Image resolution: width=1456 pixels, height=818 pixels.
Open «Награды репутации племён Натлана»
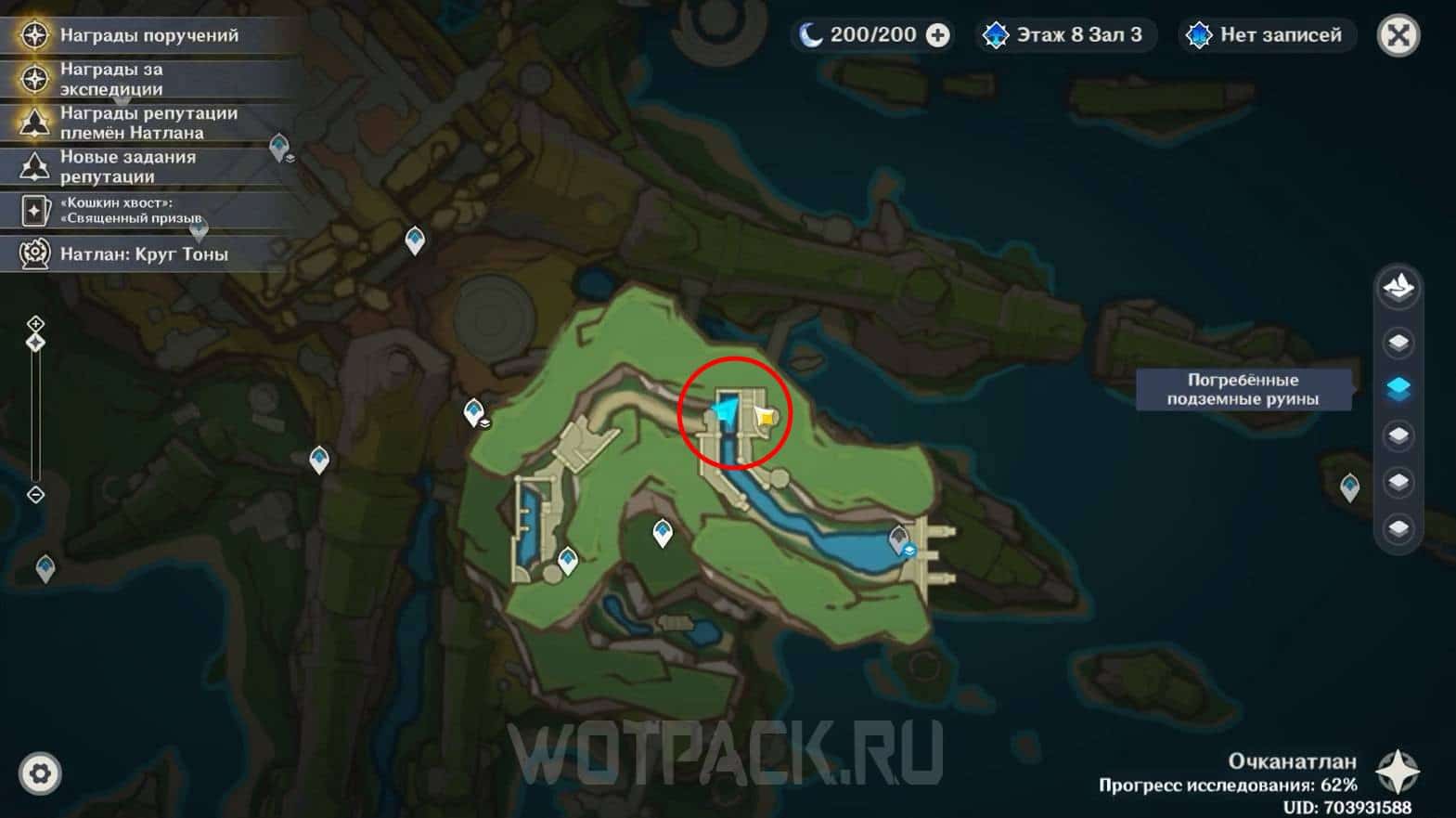[x=148, y=123]
